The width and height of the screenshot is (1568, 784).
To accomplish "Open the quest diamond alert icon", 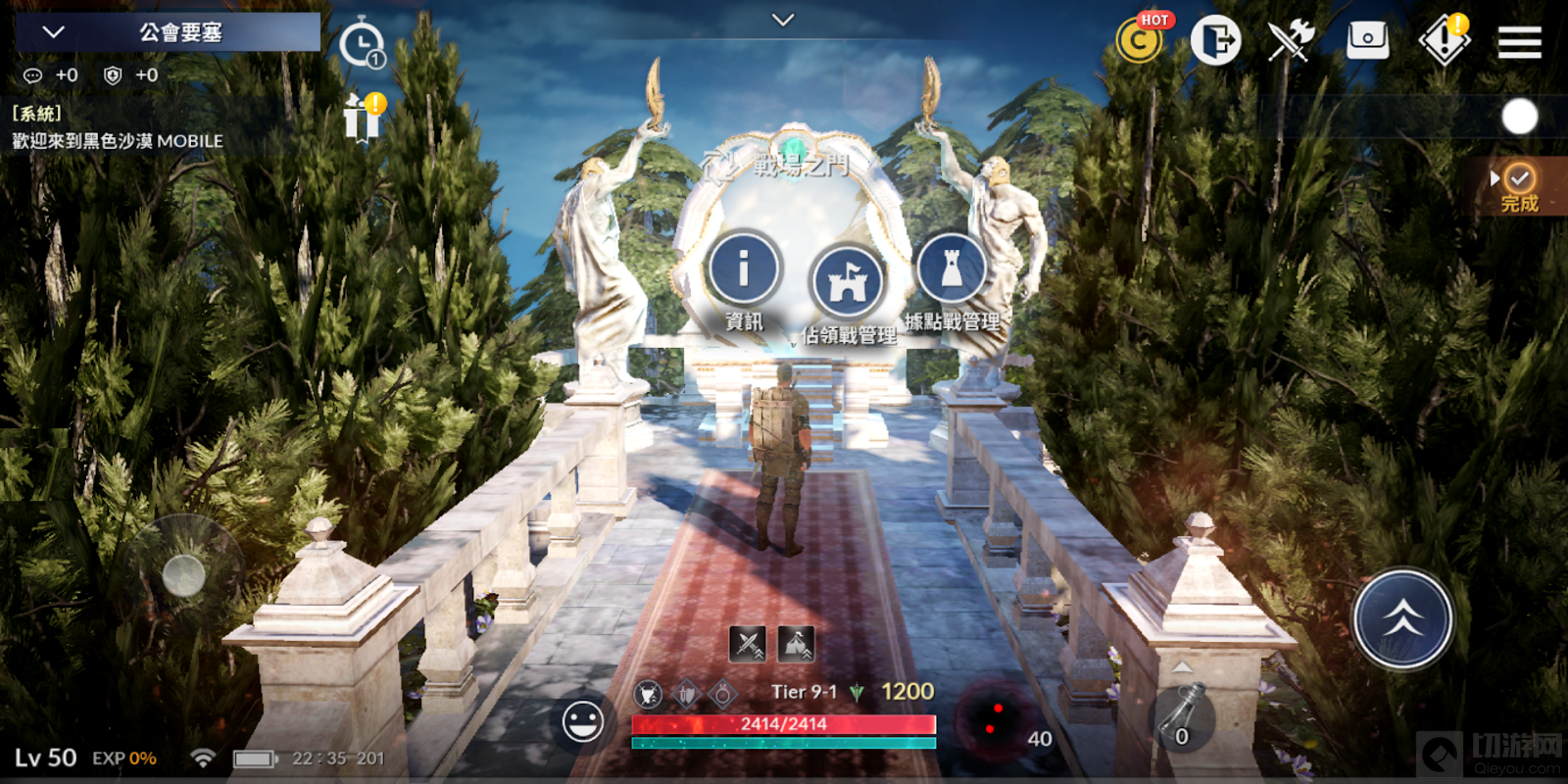I will [x=1444, y=41].
